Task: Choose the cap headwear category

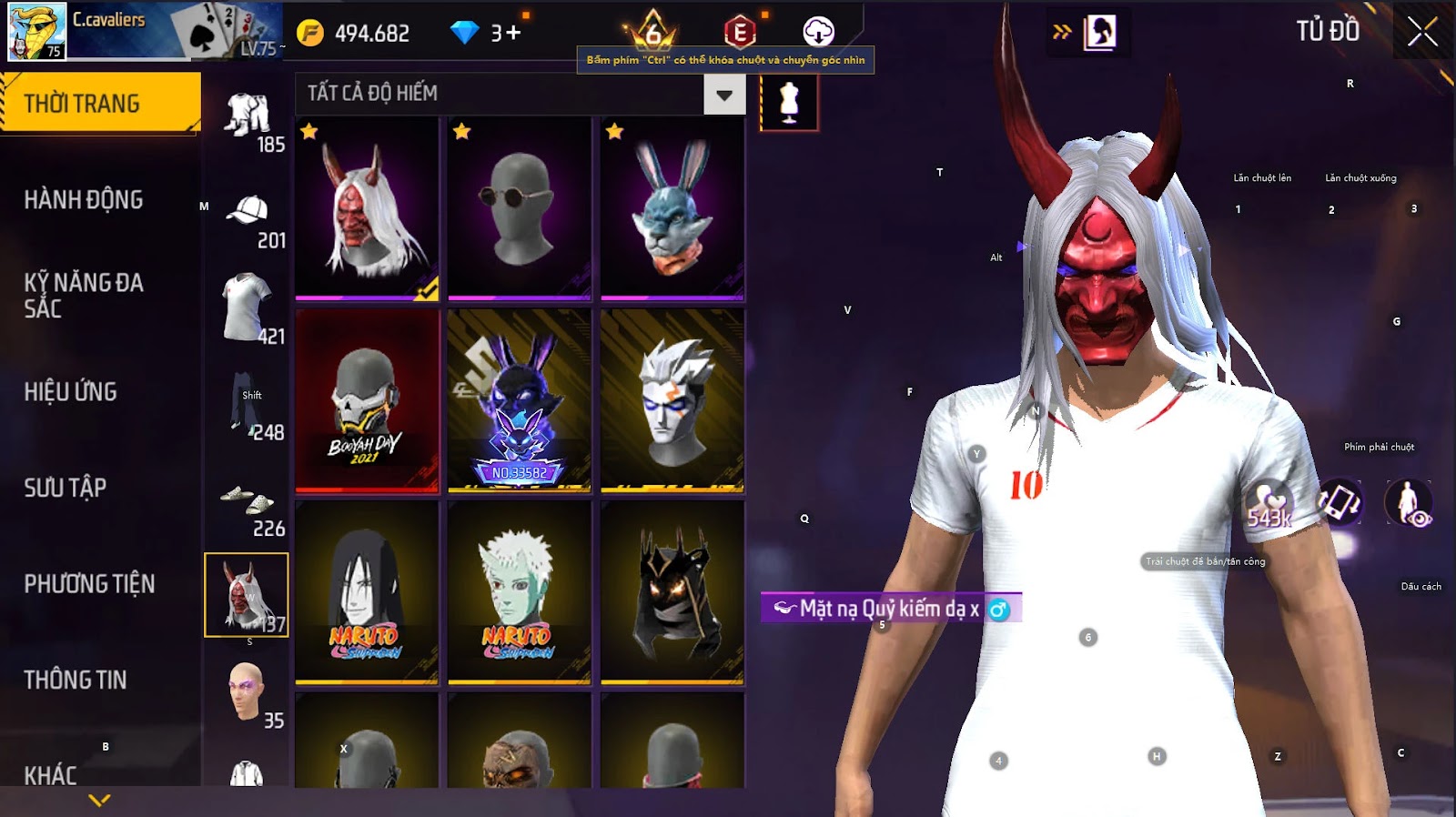Action: point(248,218)
